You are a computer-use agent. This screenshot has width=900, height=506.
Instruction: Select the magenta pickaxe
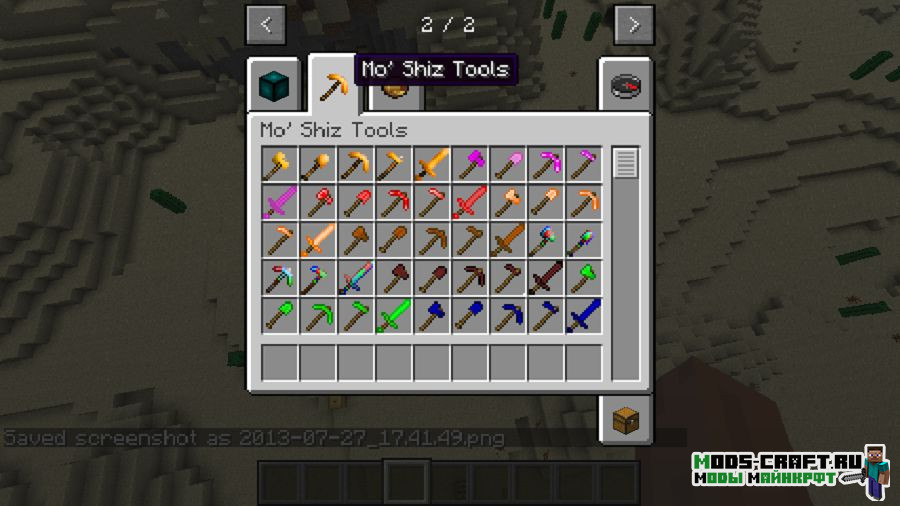(x=546, y=164)
